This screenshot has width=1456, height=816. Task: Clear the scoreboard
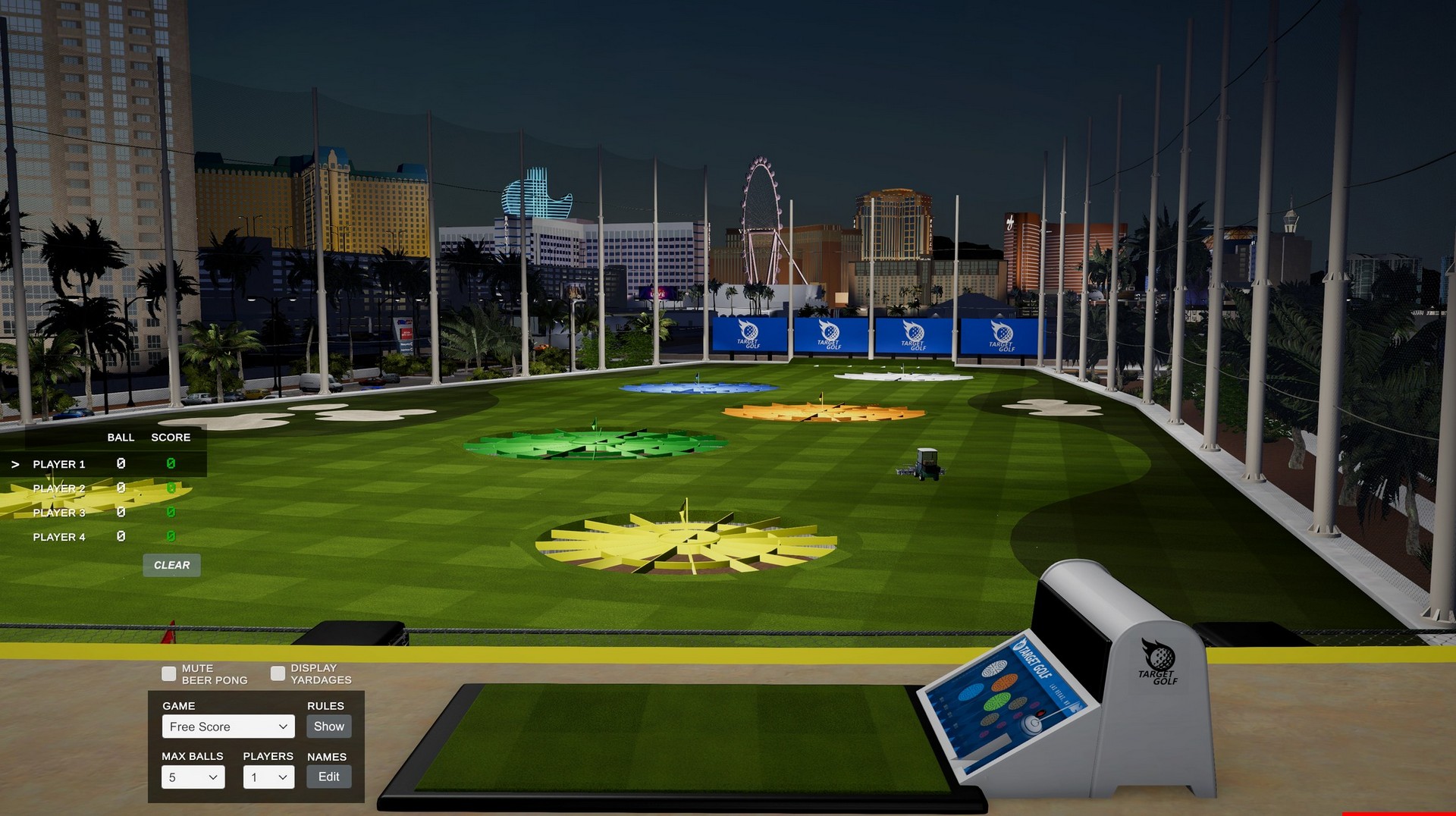[x=171, y=565]
